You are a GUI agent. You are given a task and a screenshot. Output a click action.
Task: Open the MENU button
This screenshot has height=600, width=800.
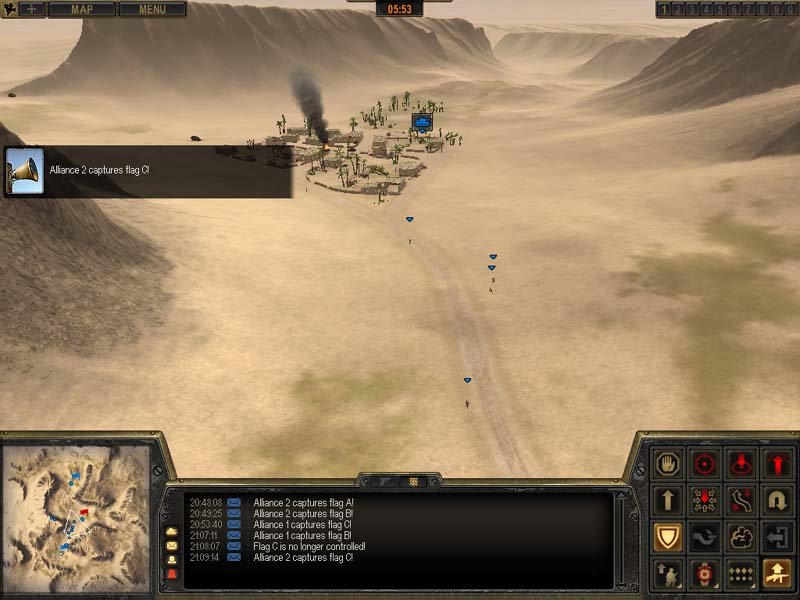click(152, 9)
